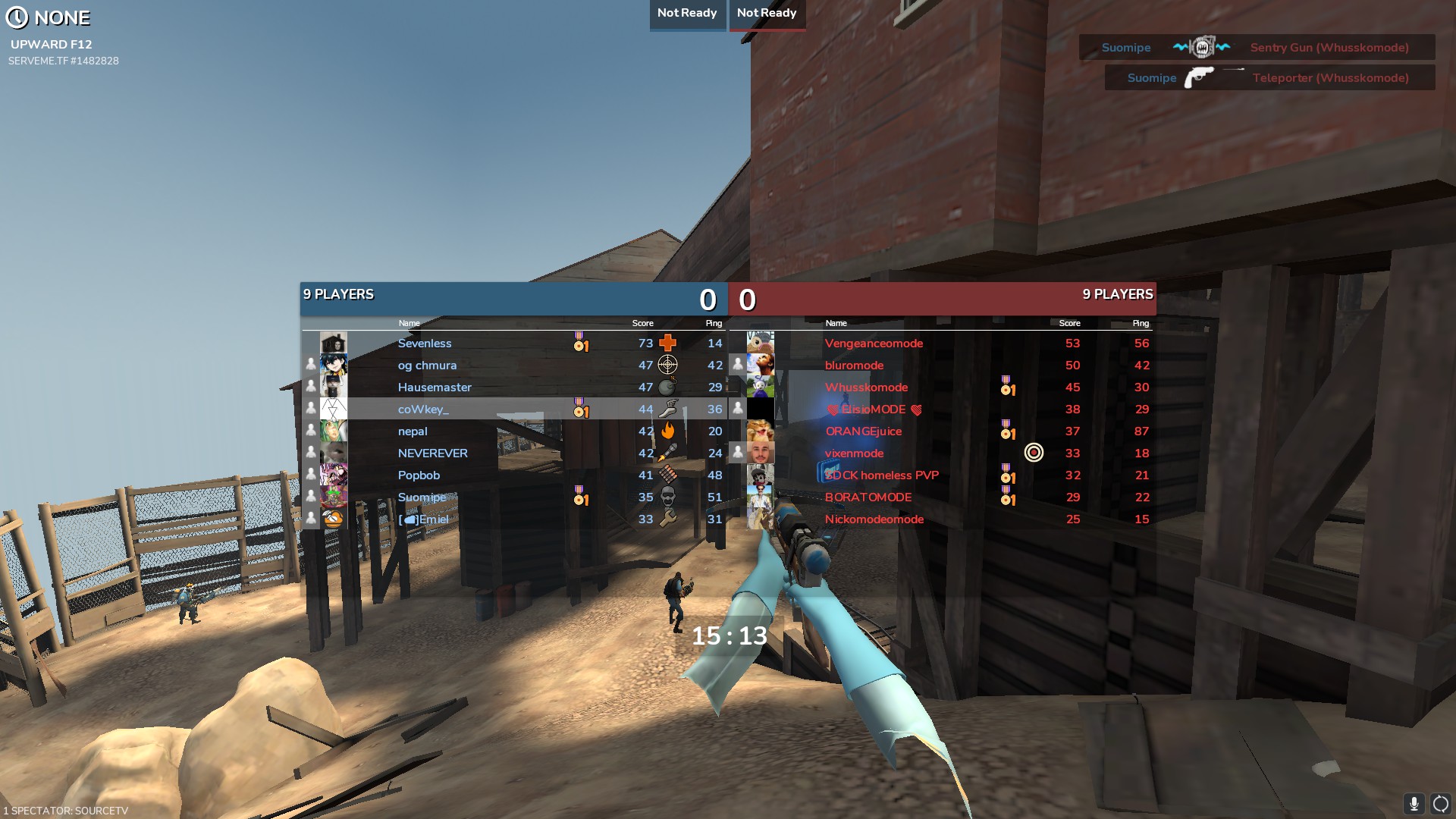Select Suomipe on the scoreboard

coord(422,497)
